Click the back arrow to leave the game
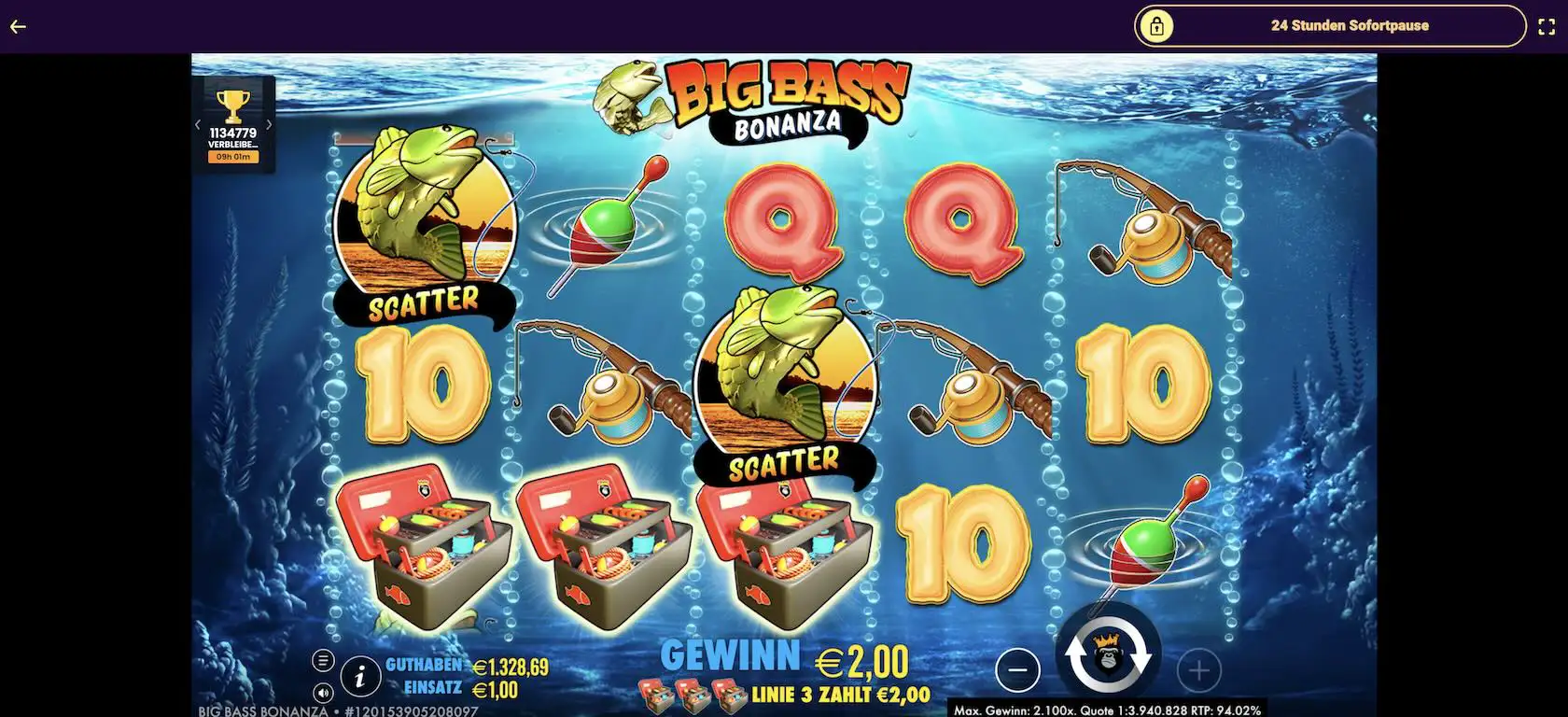1568x717 pixels. click(x=16, y=26)
